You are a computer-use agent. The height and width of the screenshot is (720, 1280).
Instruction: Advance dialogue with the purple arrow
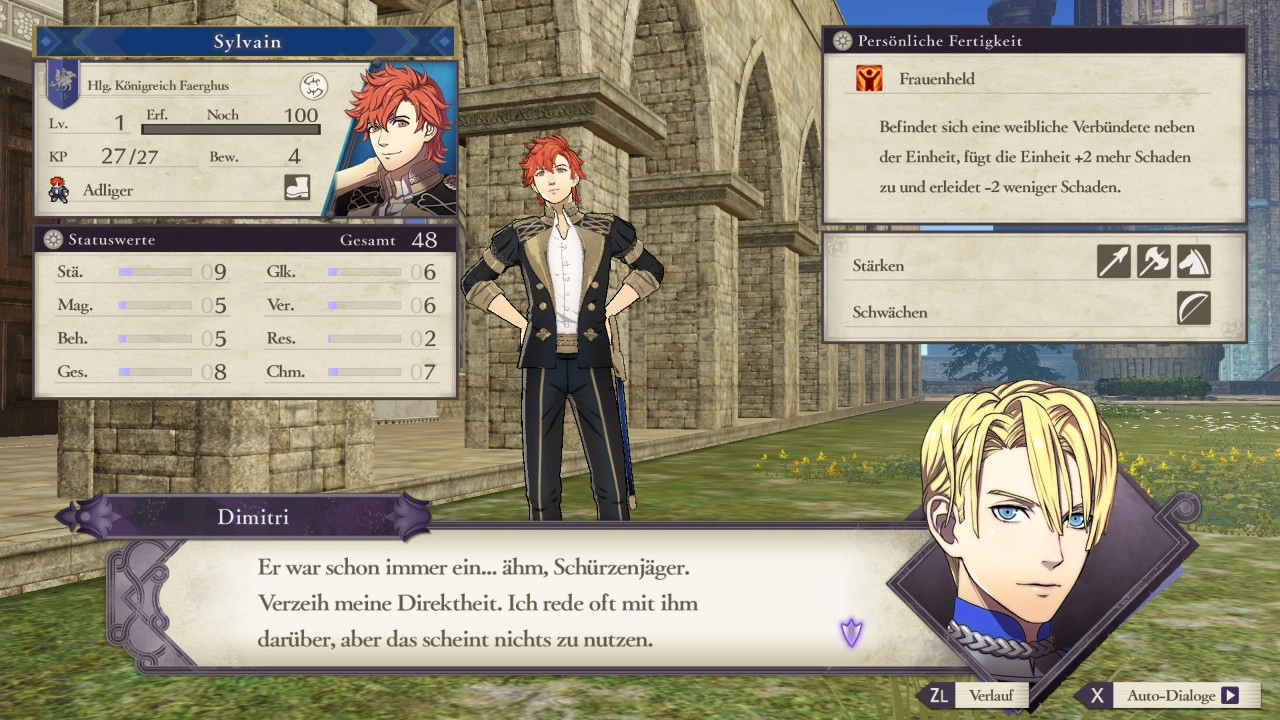point(851,632)
